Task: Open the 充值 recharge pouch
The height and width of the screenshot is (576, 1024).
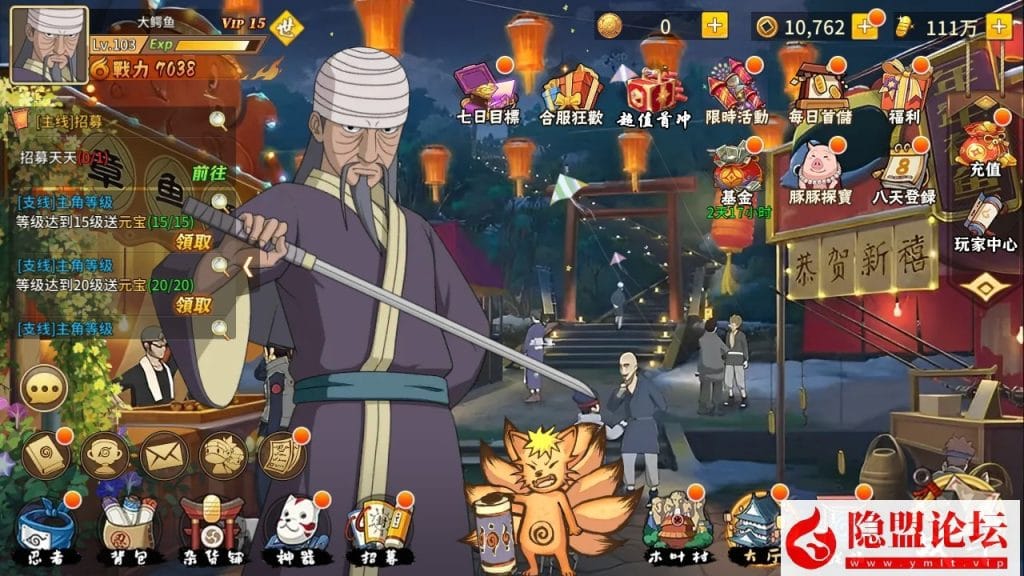Action: click(x=977, y=150)
